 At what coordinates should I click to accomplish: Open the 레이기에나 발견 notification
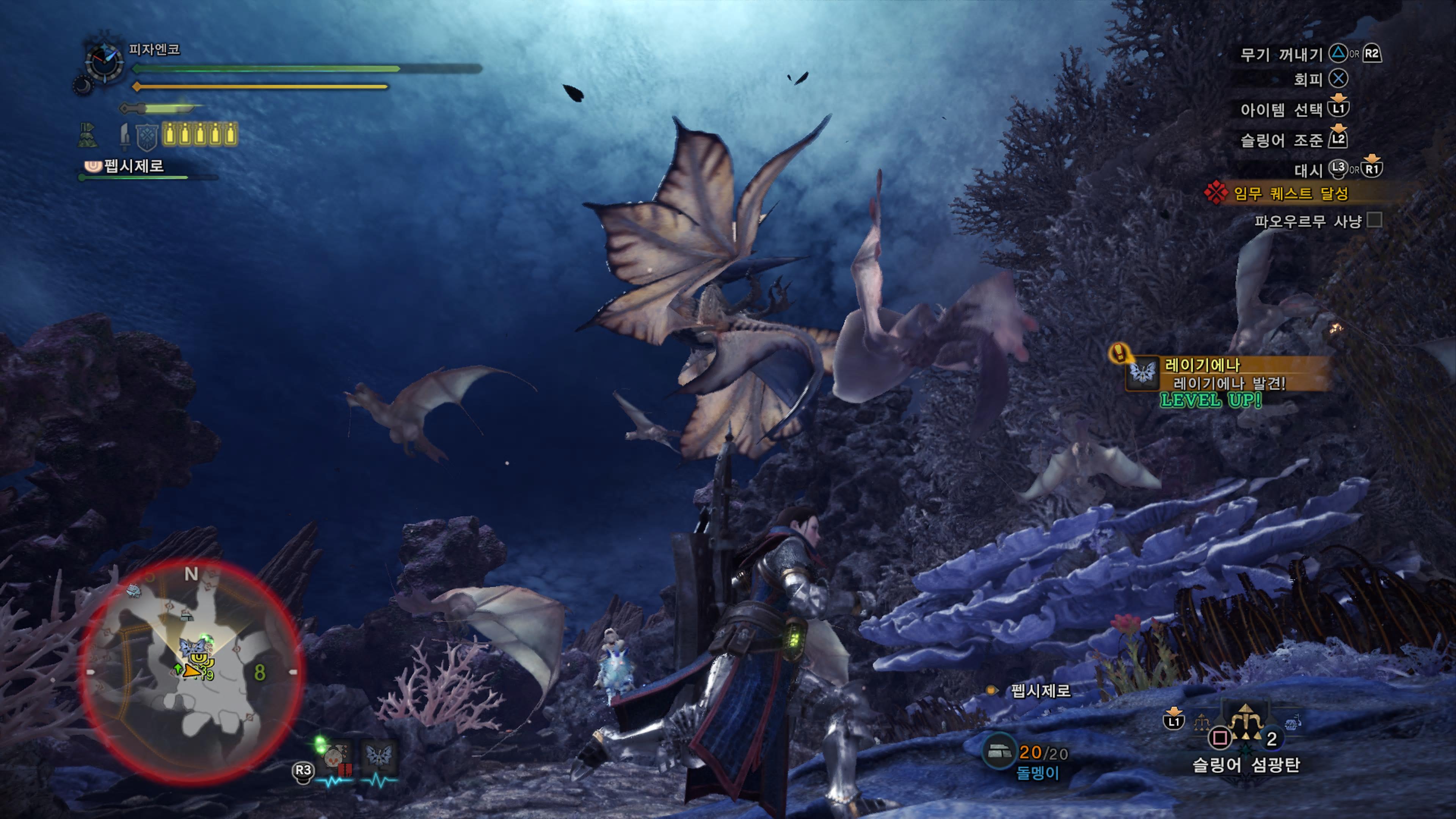click(1227, 374)
